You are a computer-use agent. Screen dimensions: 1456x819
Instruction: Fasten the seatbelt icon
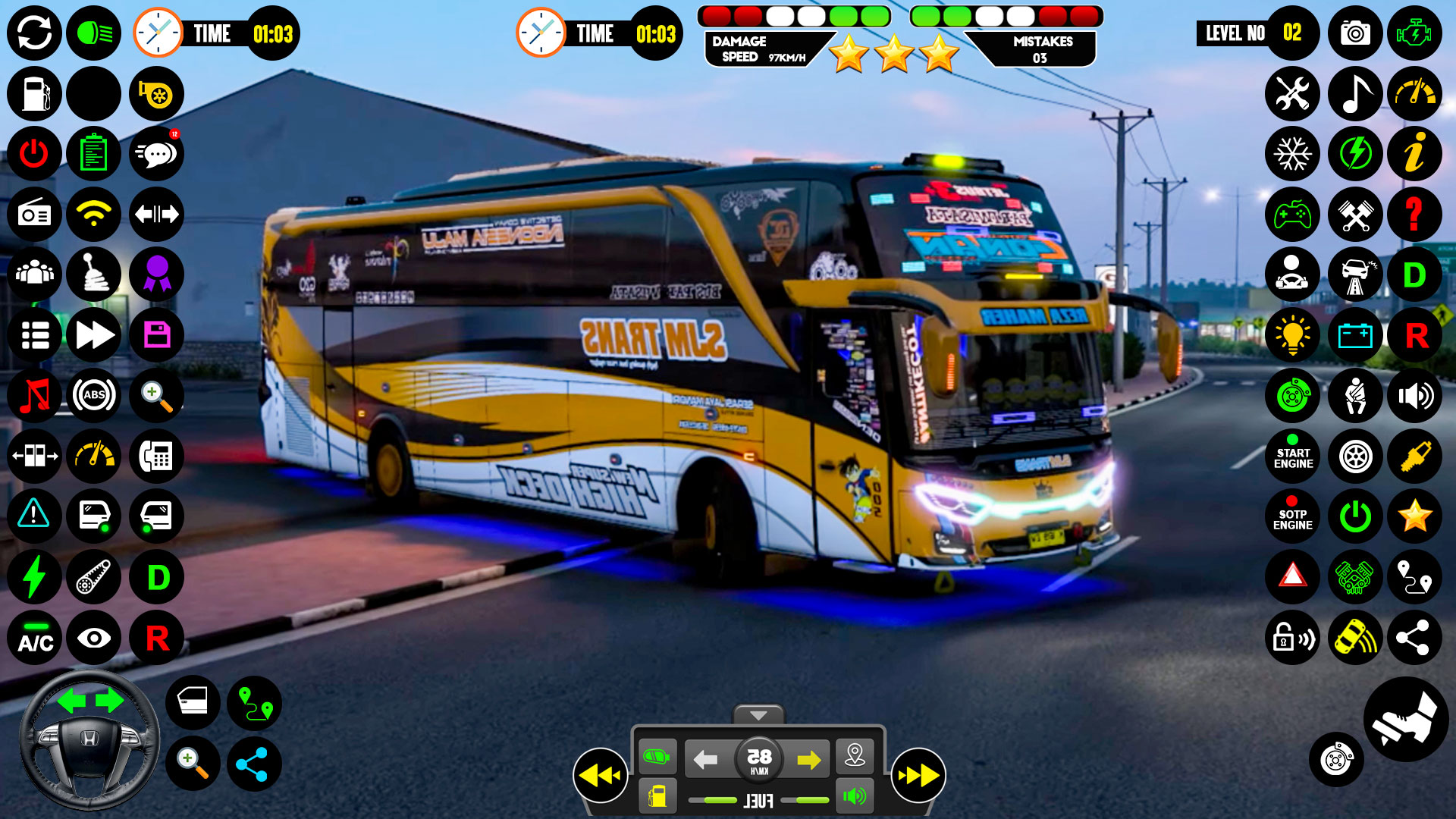pyautogui.click(x=1354, y=395)
